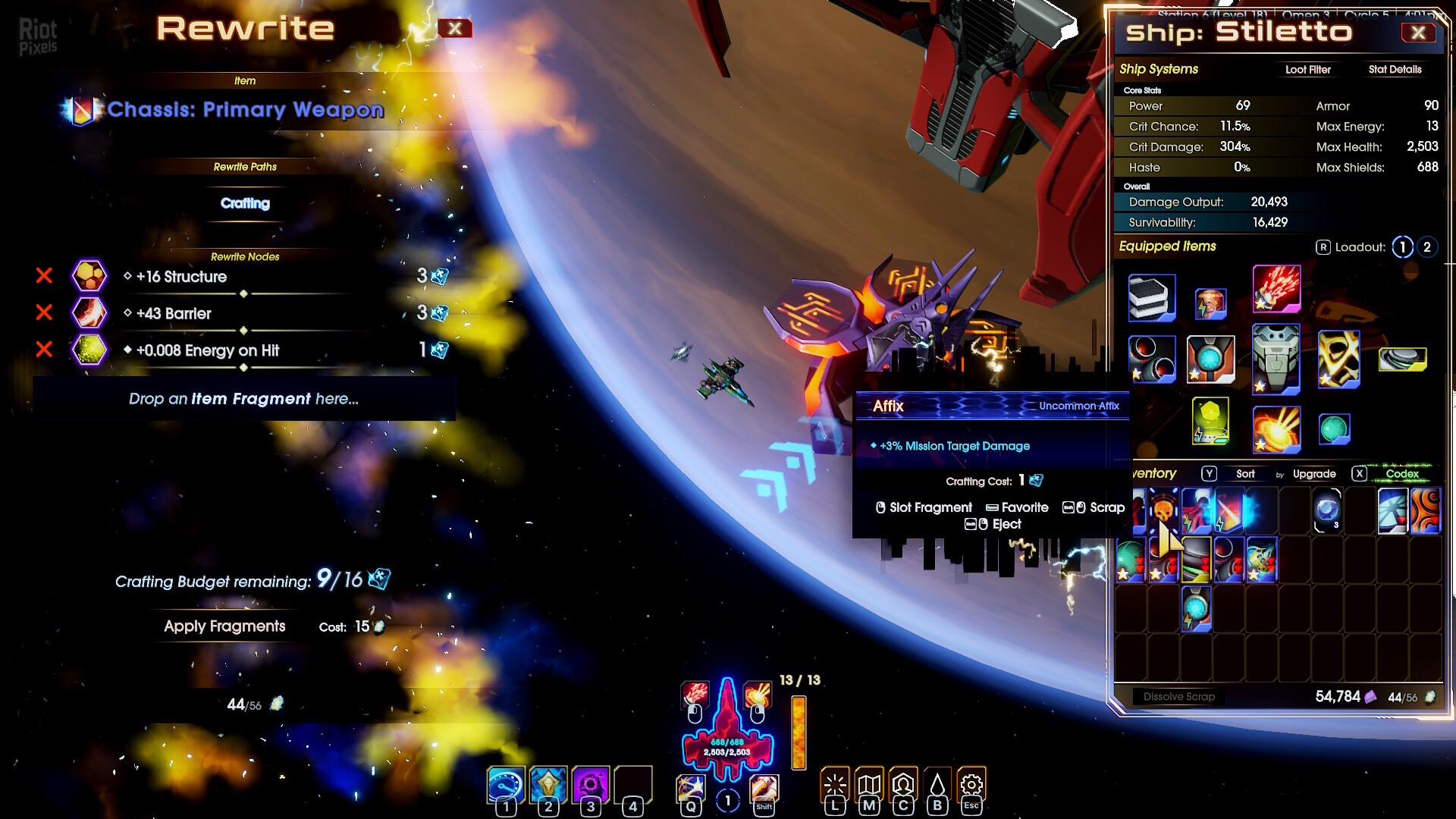
Task: Activate the purple black hole ability
Action: (x=590, y=785)
